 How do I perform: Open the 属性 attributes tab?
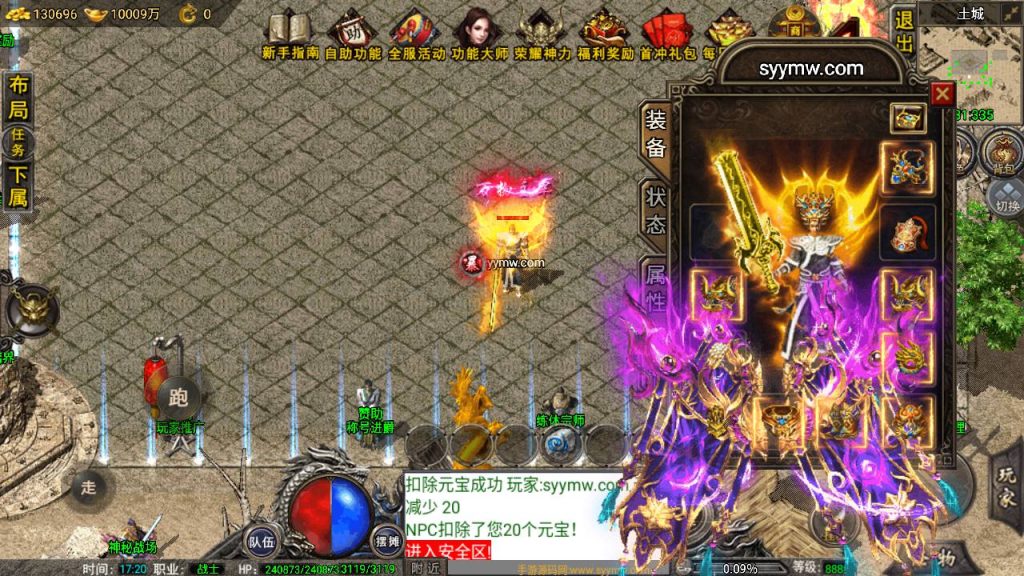pos(655,286)
